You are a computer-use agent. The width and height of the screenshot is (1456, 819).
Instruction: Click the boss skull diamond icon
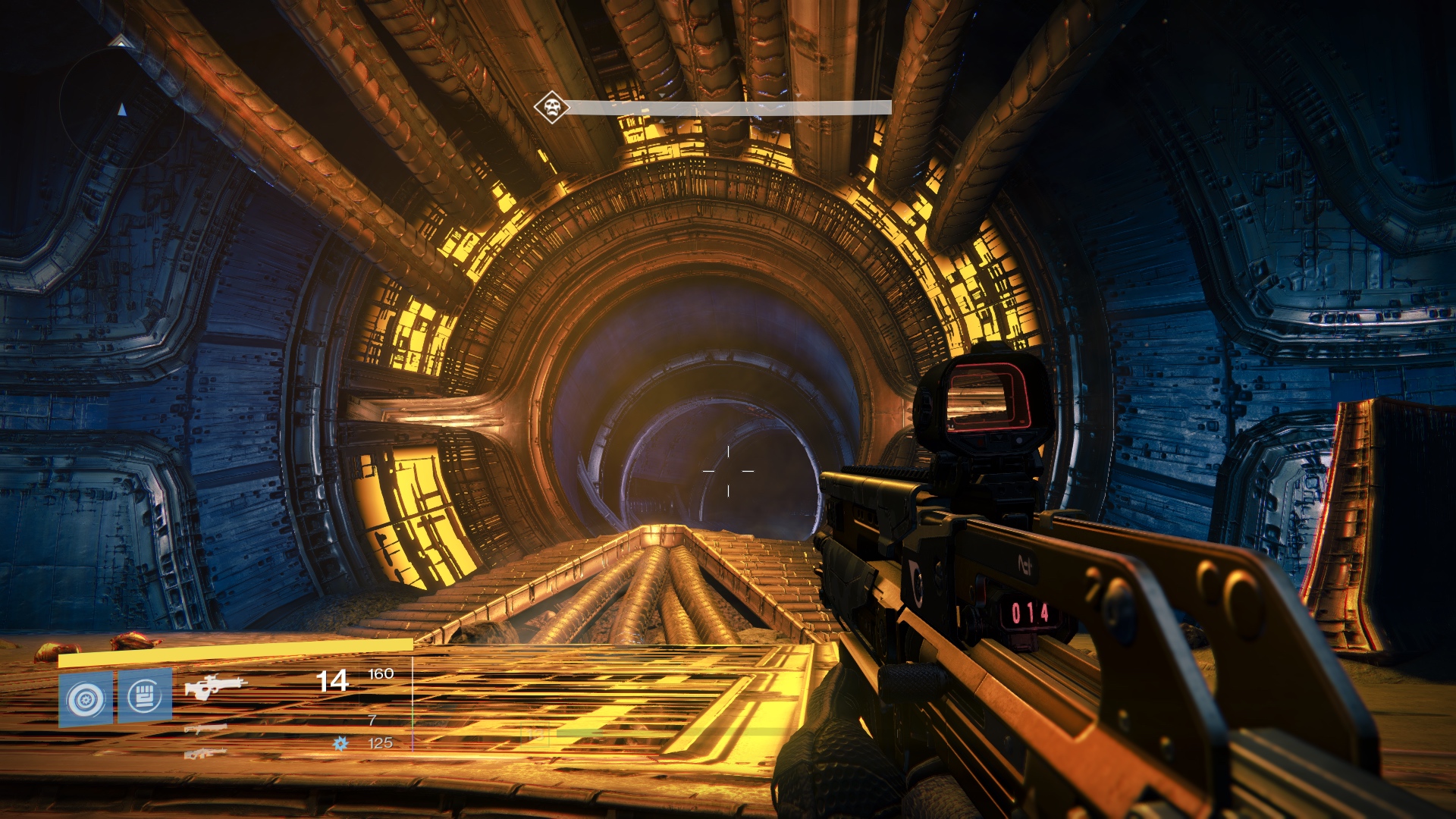point(552,107)
